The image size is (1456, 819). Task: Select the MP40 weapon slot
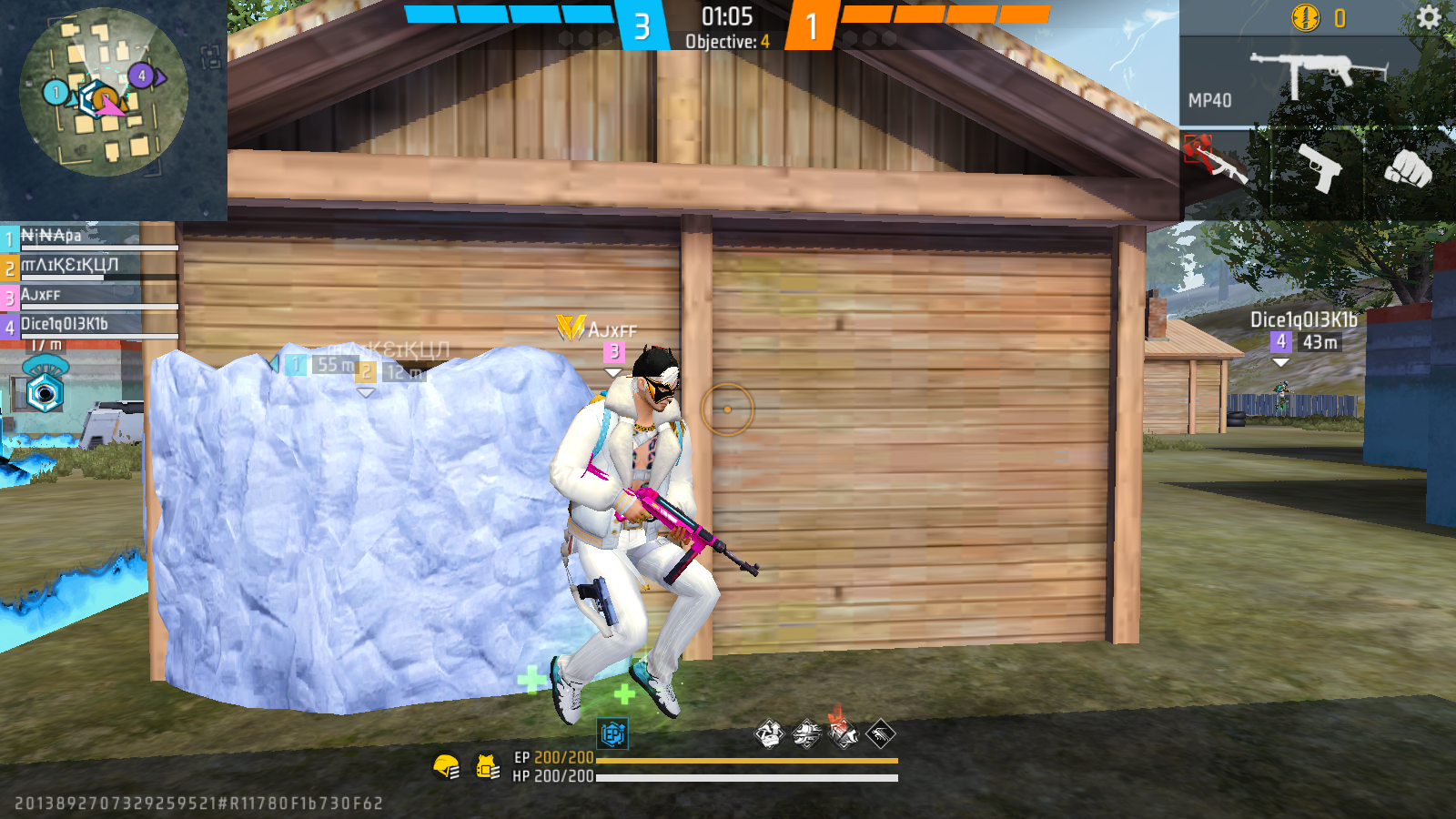click(1301, 82)
